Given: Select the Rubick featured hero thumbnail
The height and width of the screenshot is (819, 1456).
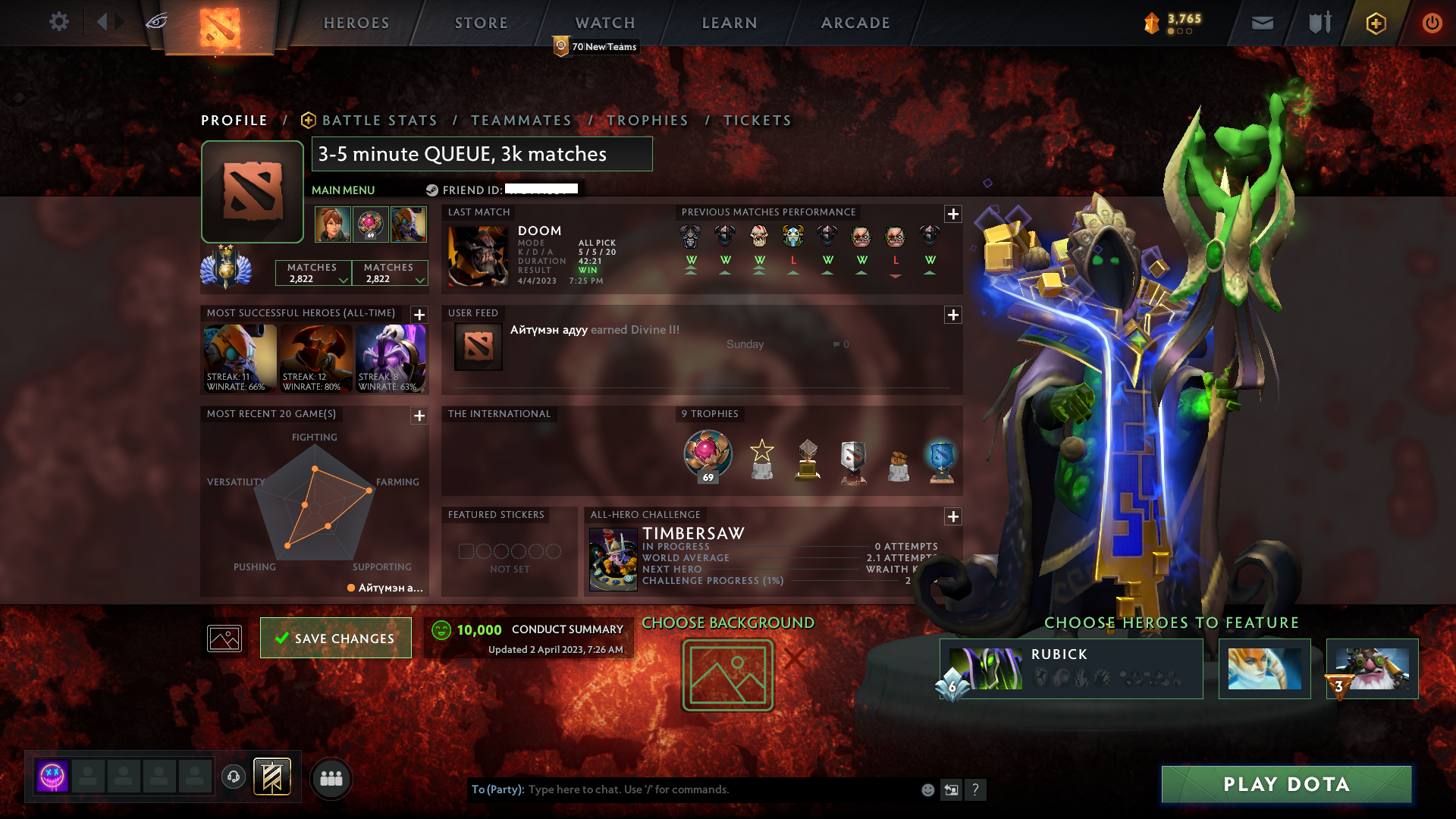Looking at the screenshot, I should click(986, 668).
